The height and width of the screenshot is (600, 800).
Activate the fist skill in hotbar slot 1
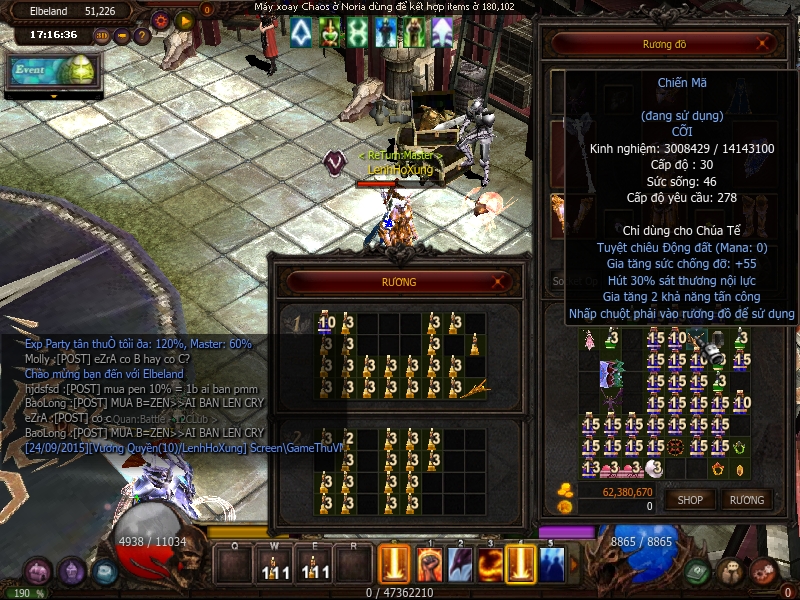point(429,565)
